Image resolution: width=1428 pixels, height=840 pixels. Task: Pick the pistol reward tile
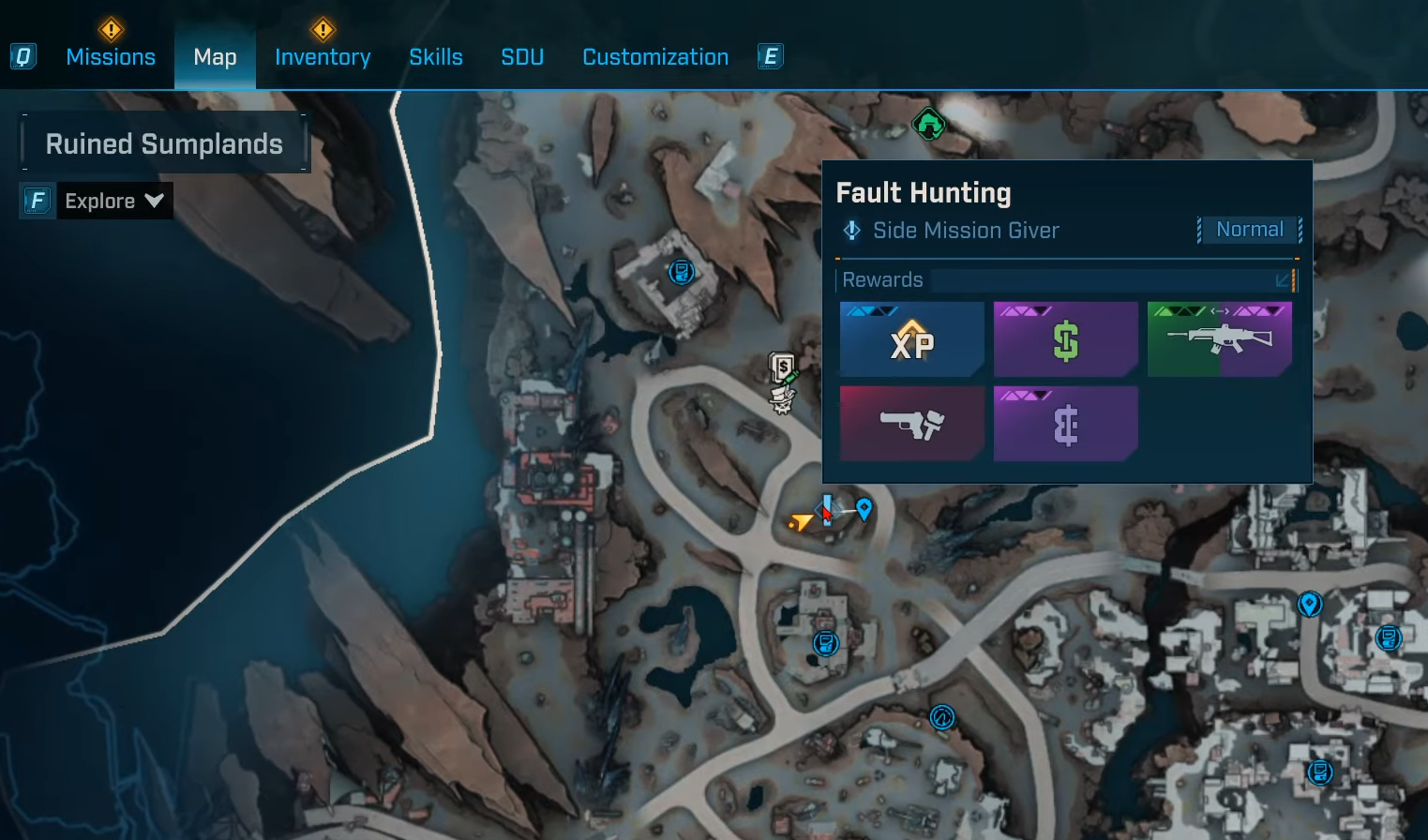pos(911,424)
